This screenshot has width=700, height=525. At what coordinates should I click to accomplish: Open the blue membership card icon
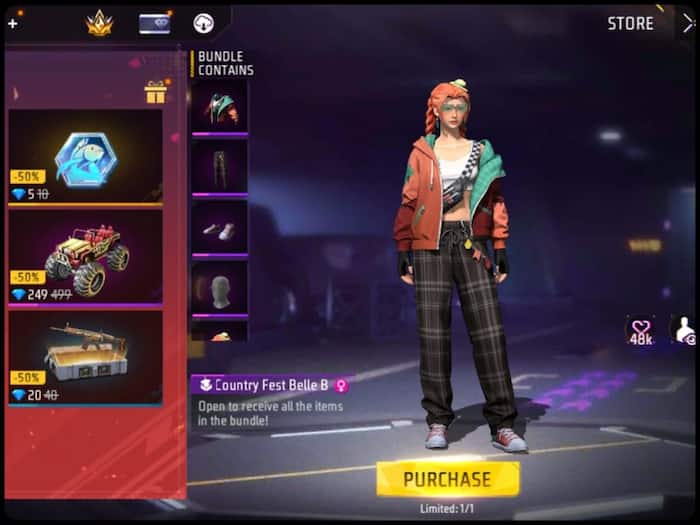coord(154,23)
